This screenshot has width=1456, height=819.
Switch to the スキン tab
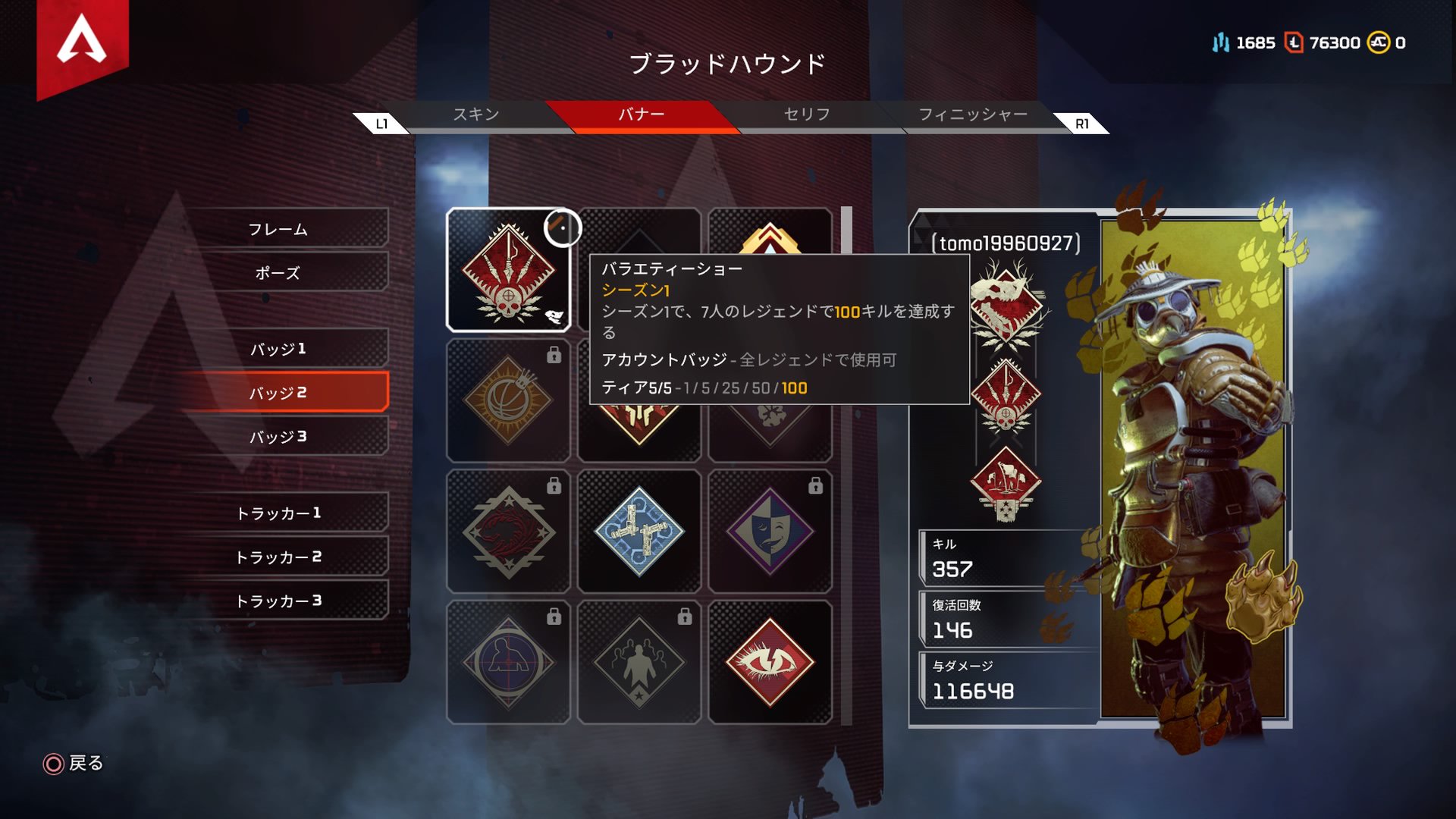click(478, 115)
